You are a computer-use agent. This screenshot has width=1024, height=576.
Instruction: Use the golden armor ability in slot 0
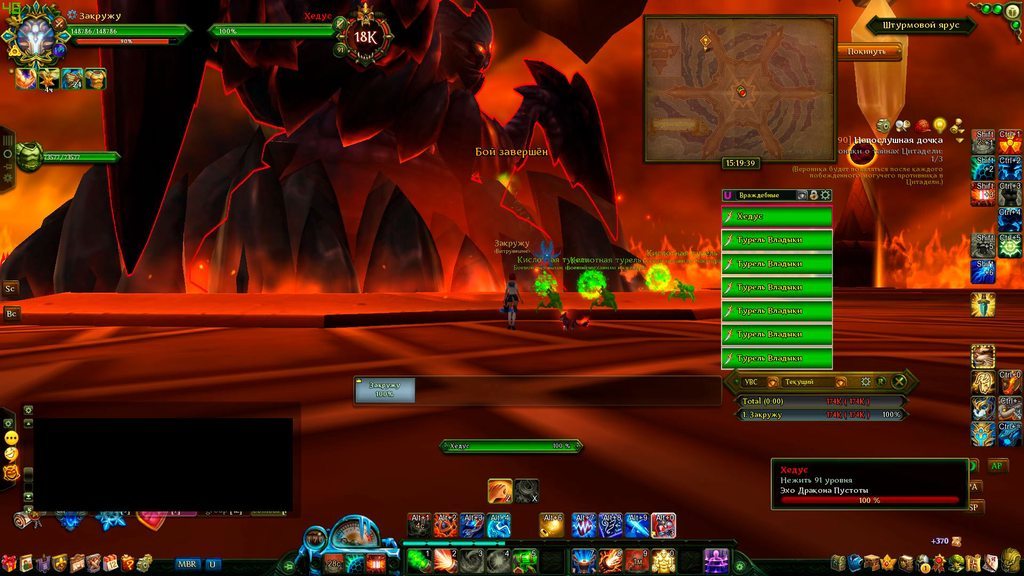point(663,560)
